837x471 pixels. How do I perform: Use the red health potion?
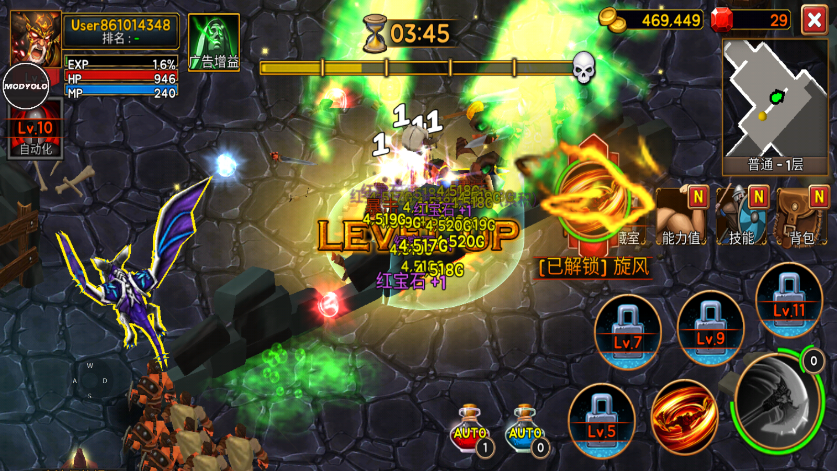[x=471, y=427]
